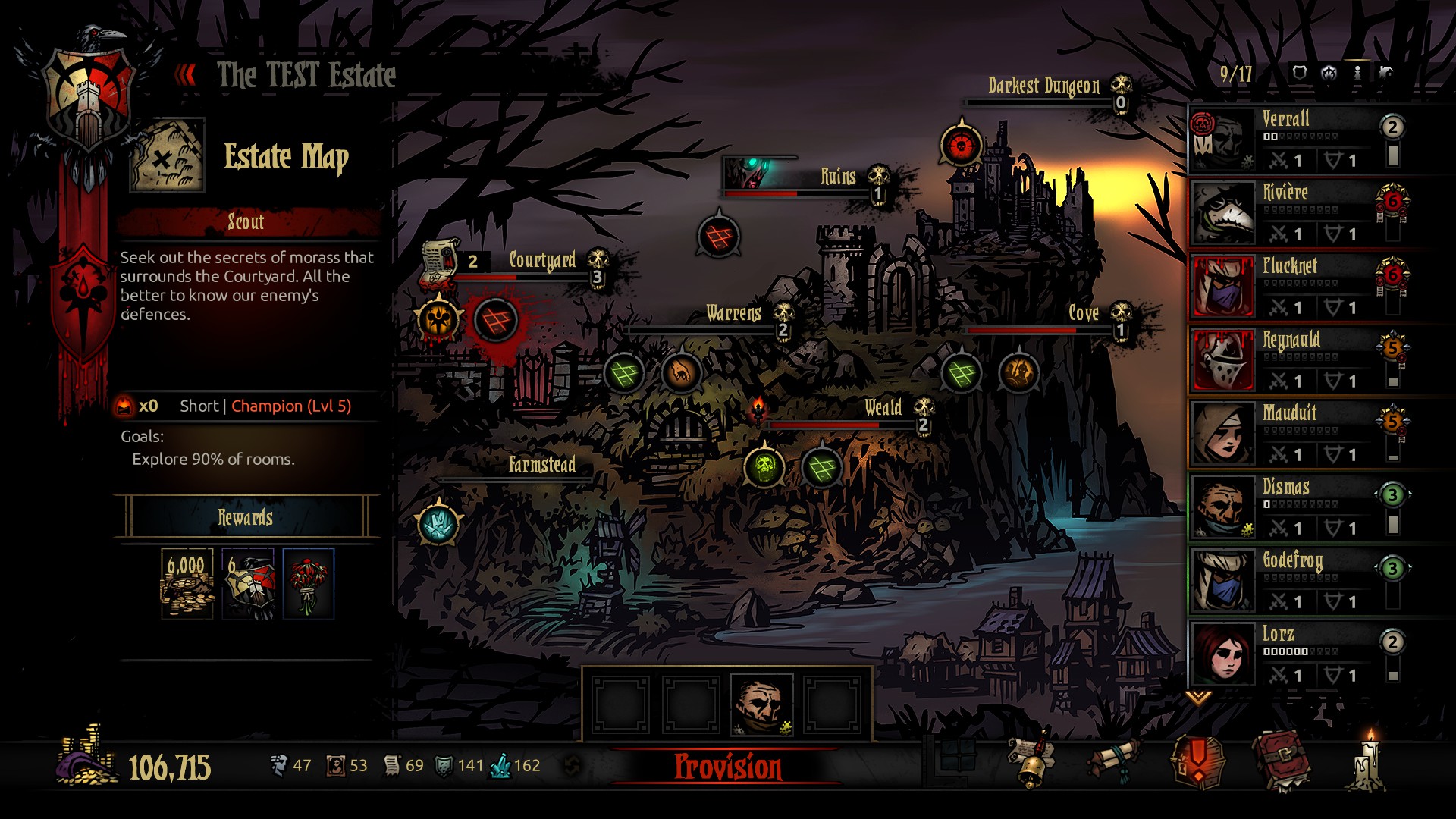Pick the Weald green skull quest
The width and height of the screenshot is (1456, 819).
tap(764, 466)
